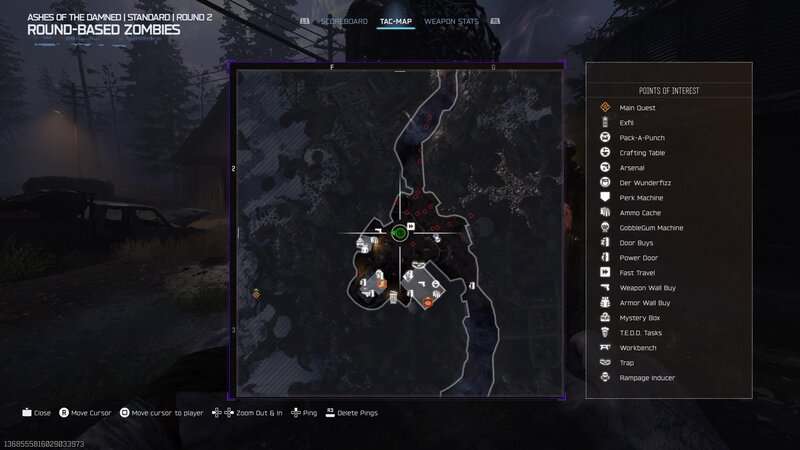Click the orange main quest marker at map edge

257,293
